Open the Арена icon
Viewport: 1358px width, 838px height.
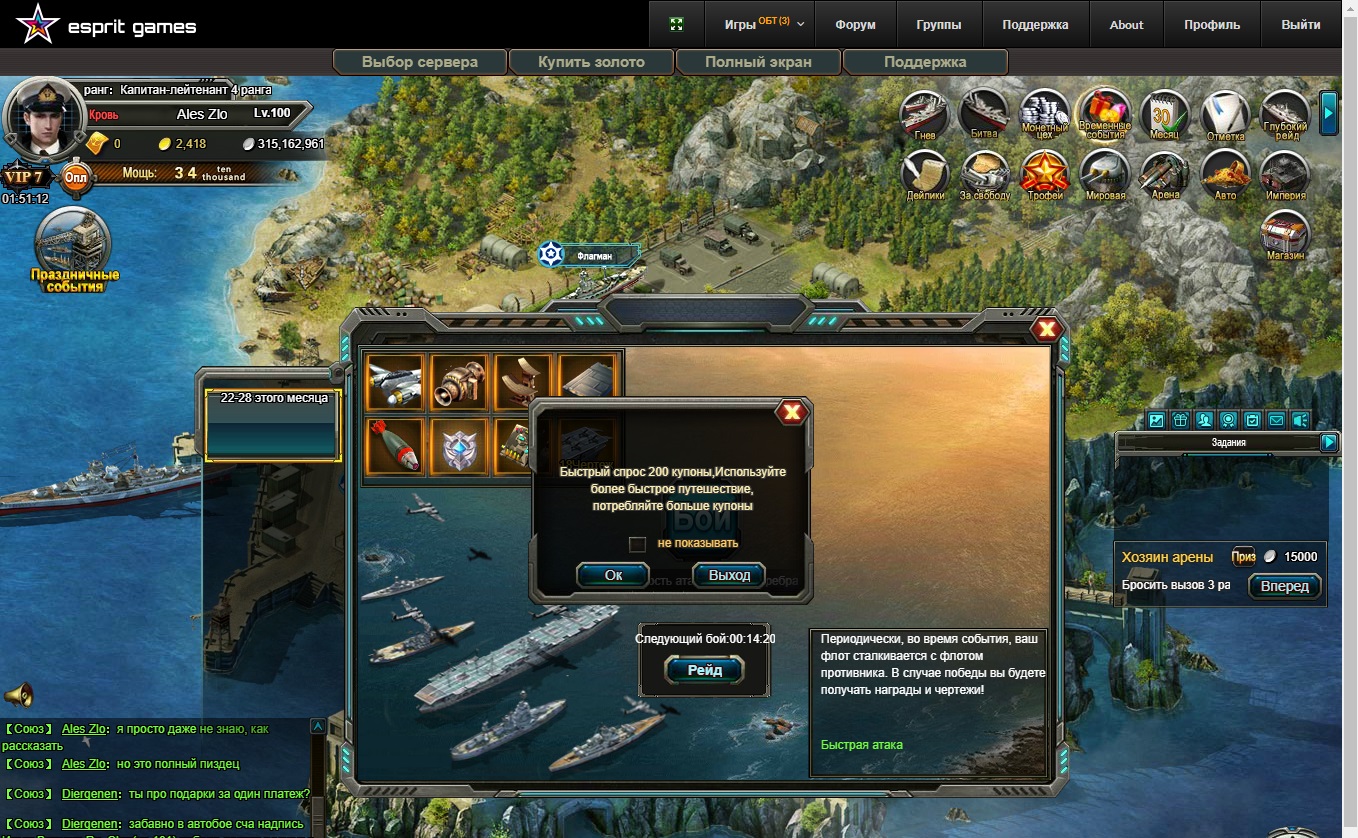click(x=1165, y=174)
